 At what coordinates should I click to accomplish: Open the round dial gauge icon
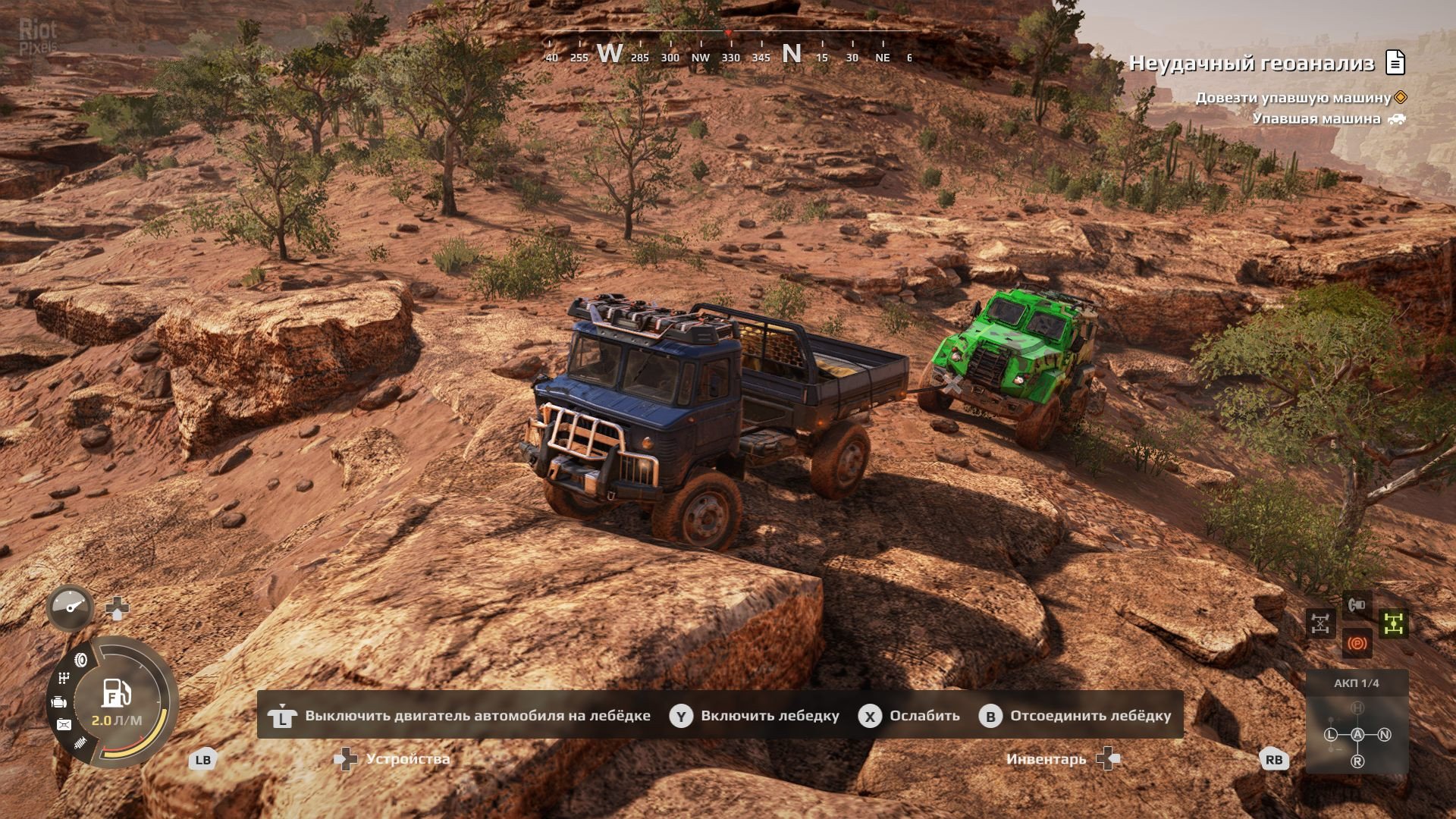(x=71, y=607)
